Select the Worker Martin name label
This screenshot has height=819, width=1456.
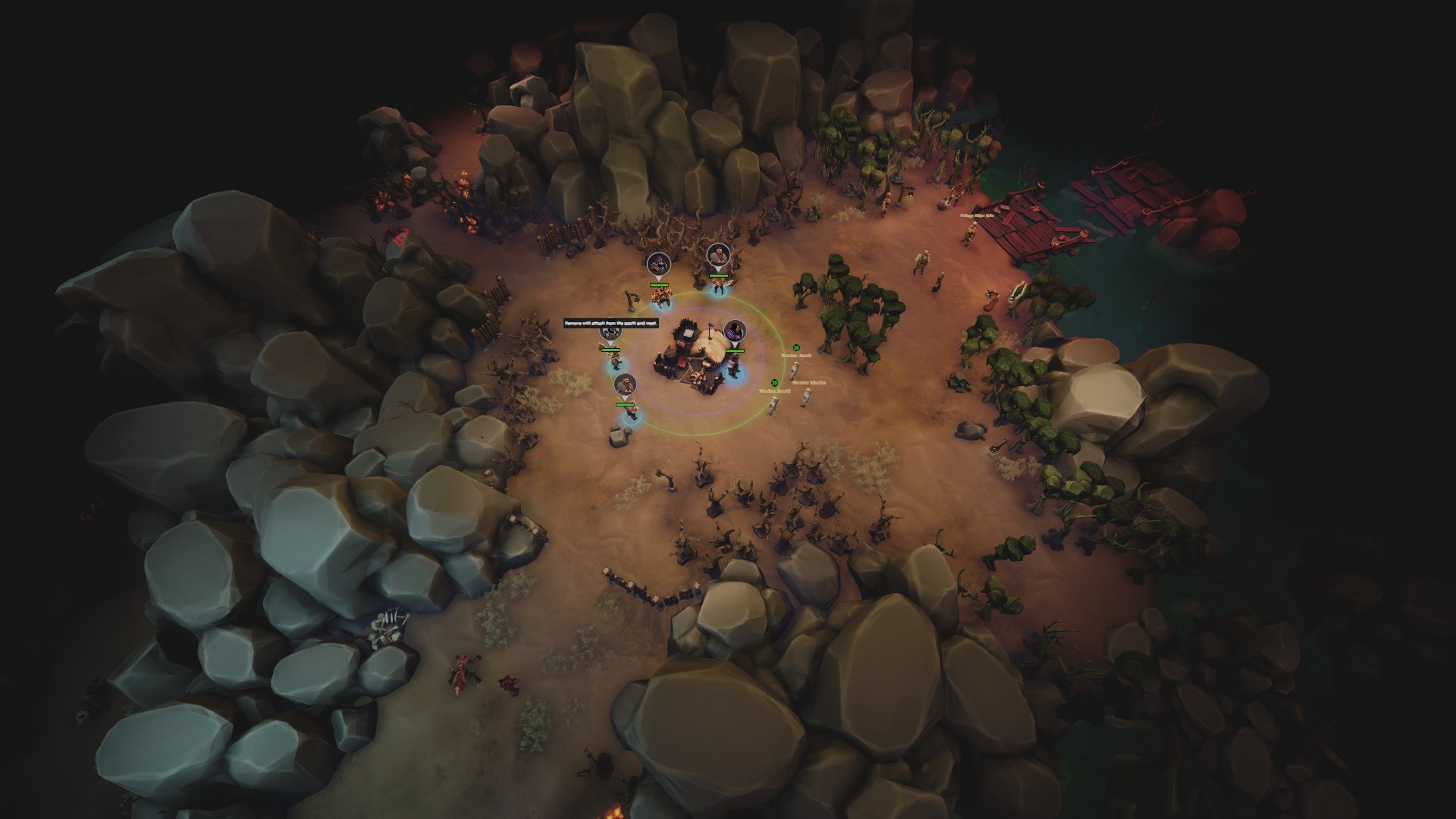810,382
